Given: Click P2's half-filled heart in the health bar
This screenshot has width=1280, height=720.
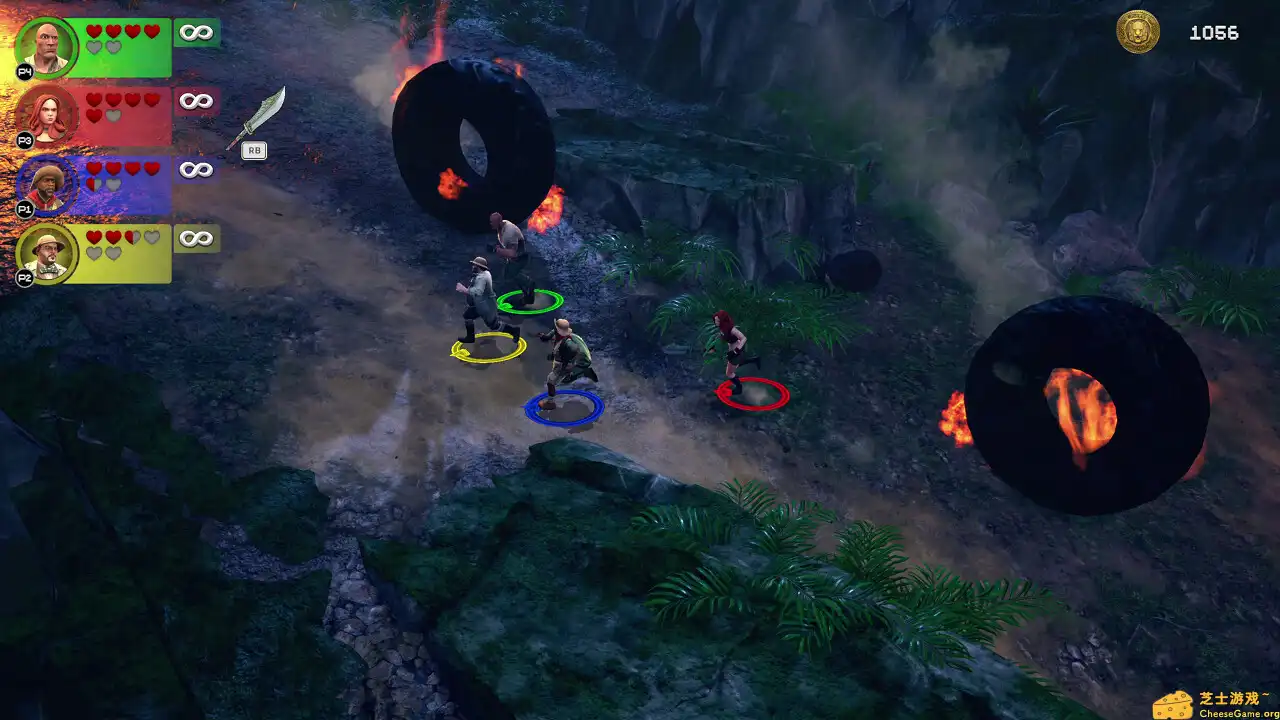Looking at the screenshot, I should 133,238.
